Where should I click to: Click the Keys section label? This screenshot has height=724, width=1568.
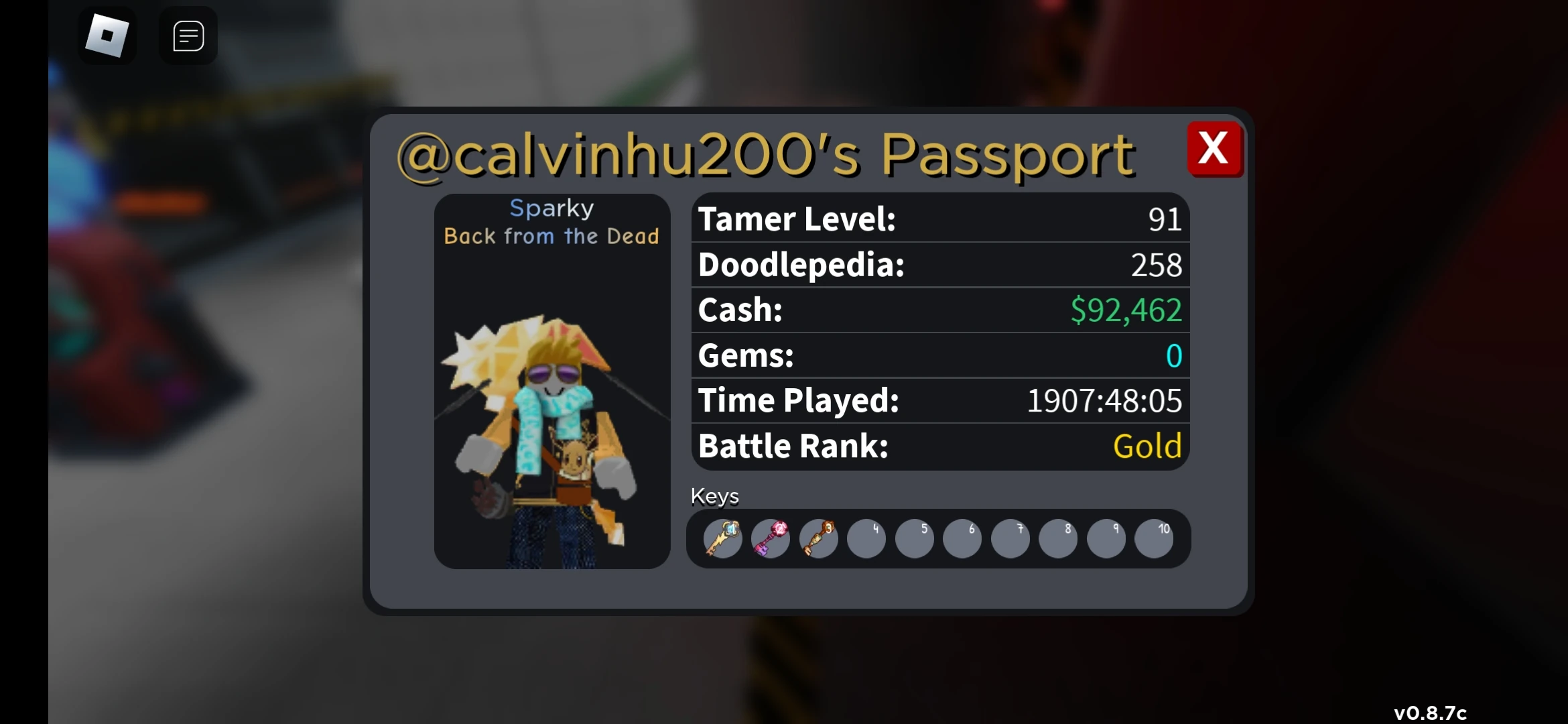[x=715, y=496]
